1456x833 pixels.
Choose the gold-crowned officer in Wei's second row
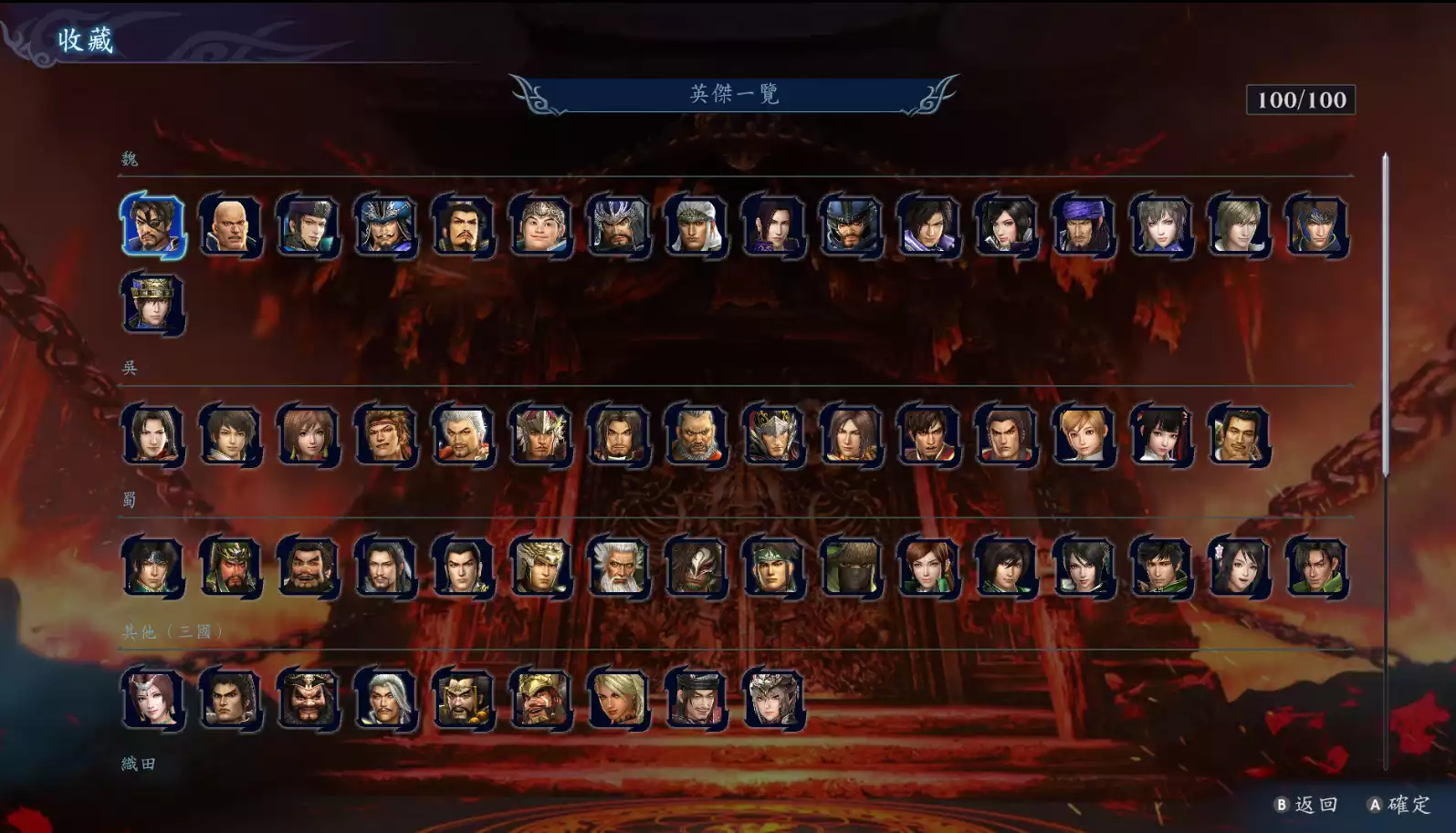coord(152,304)
